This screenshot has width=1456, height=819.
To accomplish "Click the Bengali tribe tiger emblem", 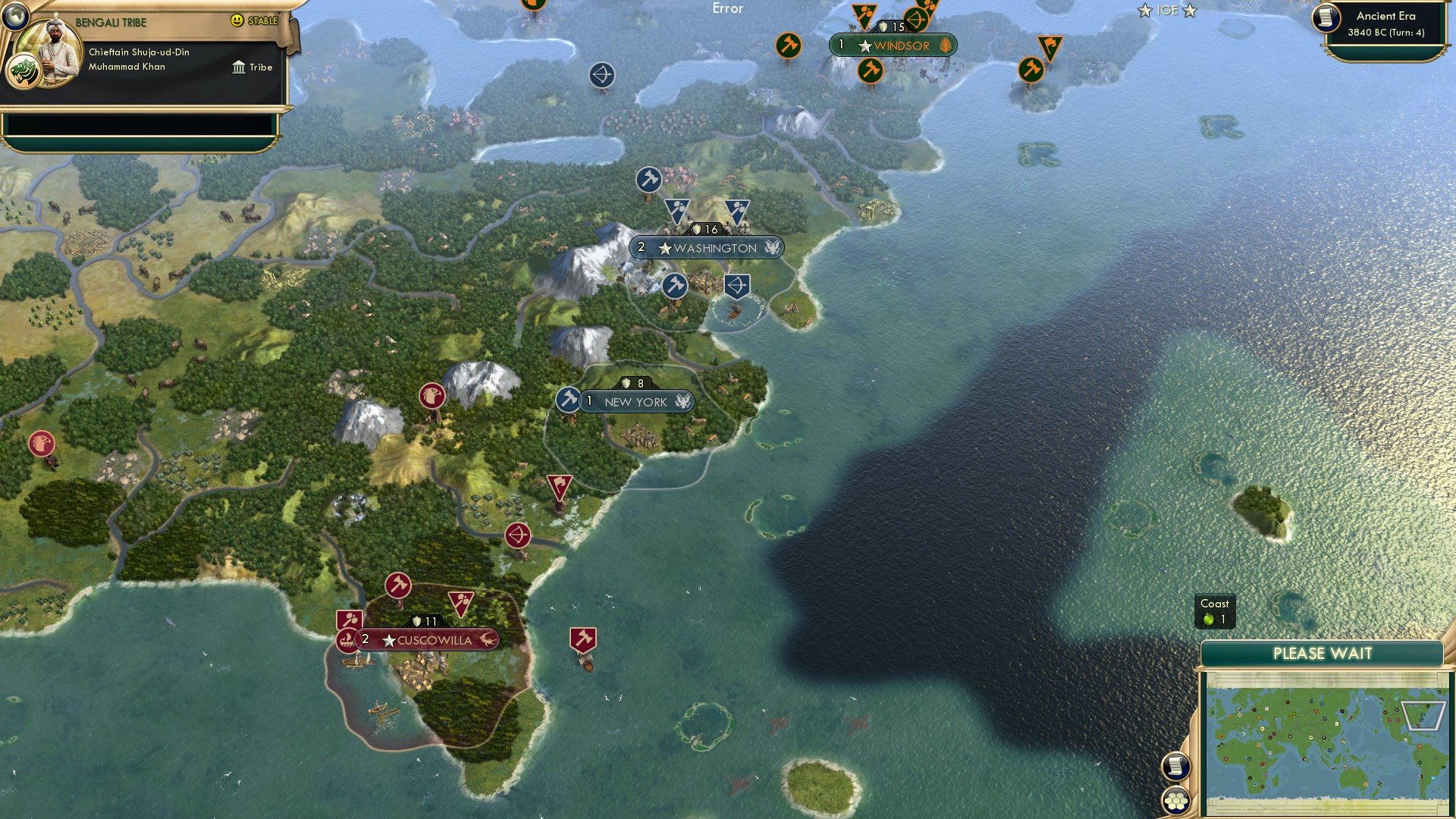I will 25,68.
